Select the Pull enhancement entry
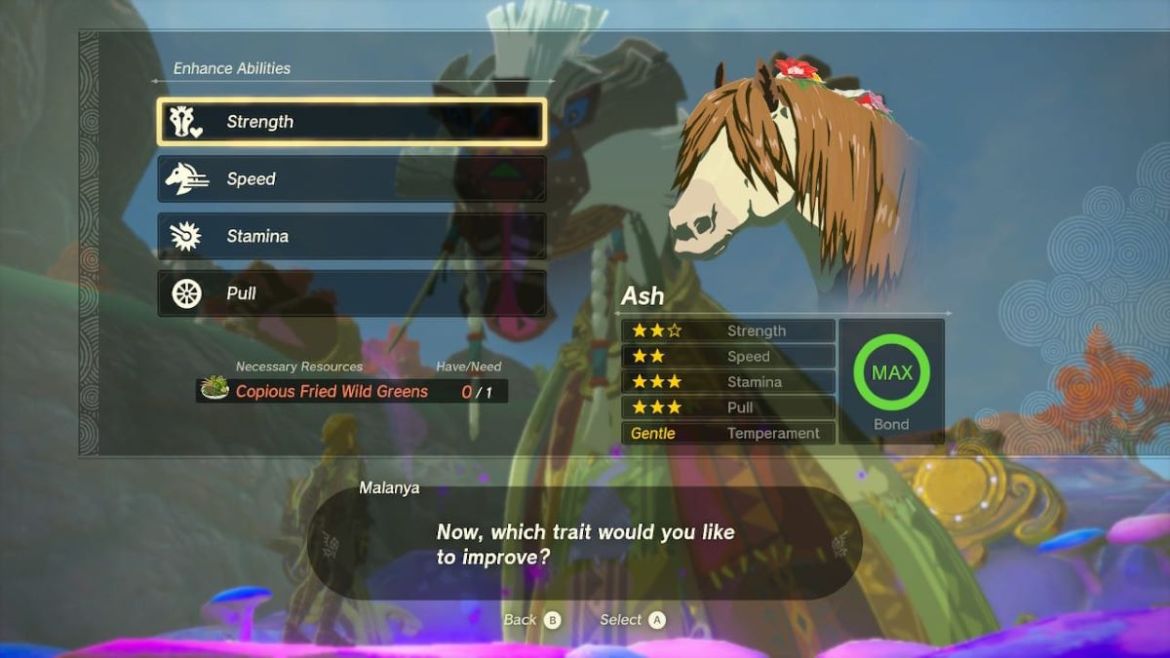This screenshot has width=1170, height=658. pos(351,293)
